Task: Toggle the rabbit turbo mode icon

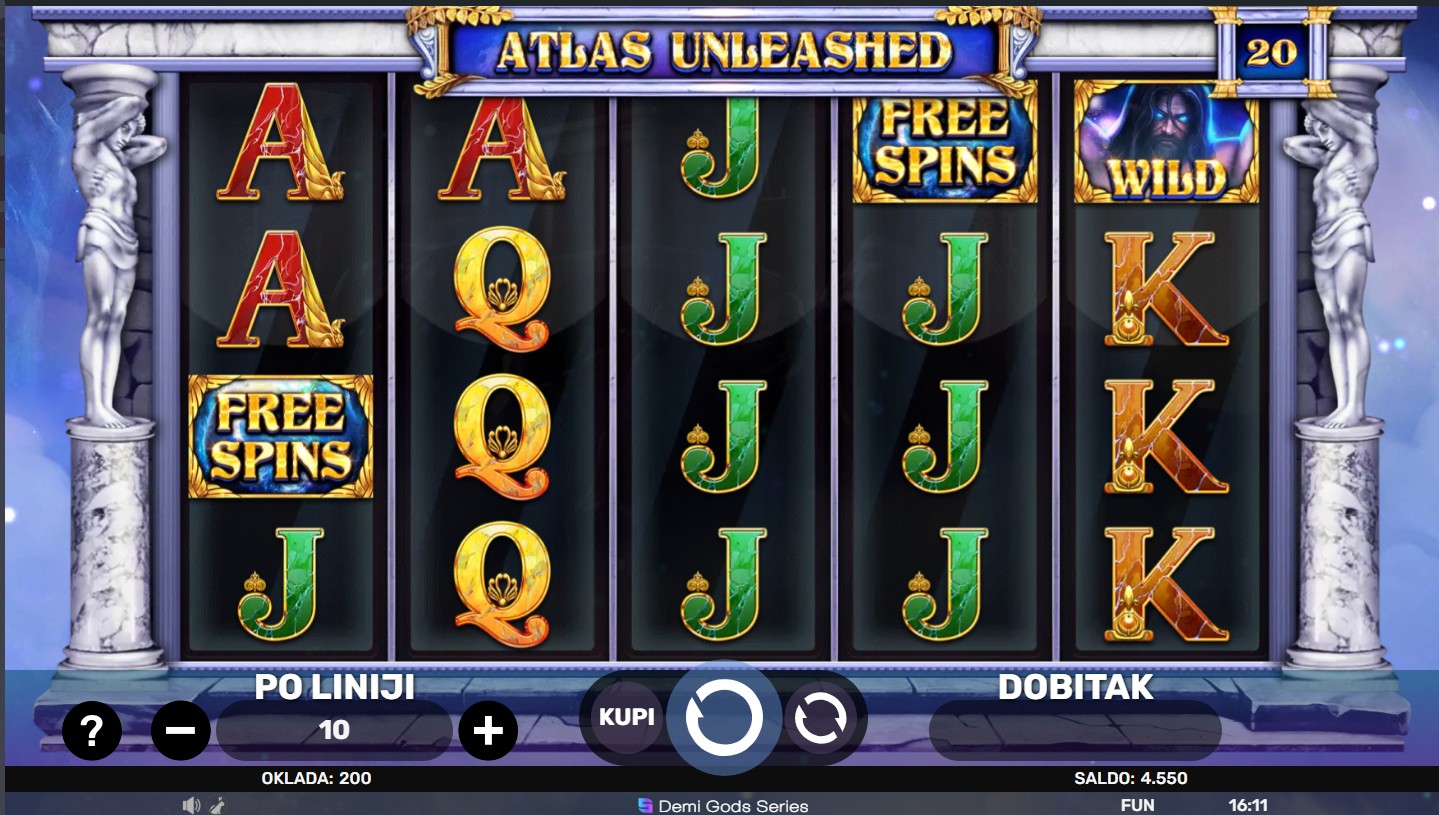Action: click(217, 805)
